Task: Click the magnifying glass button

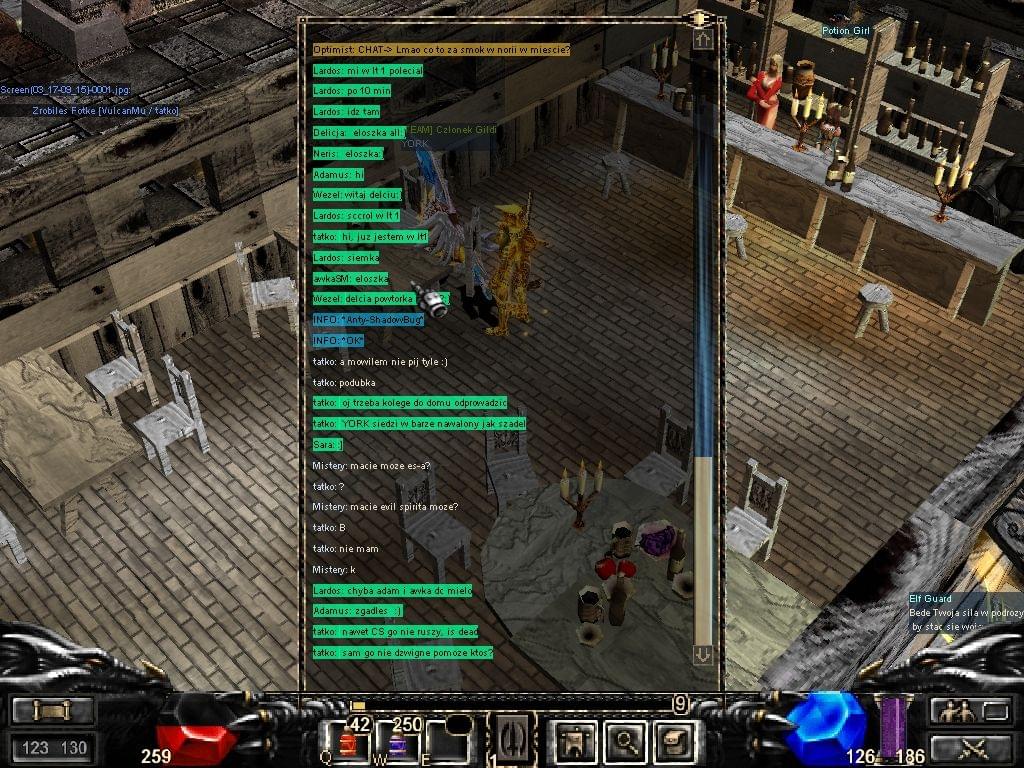Action: pos(627,741)
